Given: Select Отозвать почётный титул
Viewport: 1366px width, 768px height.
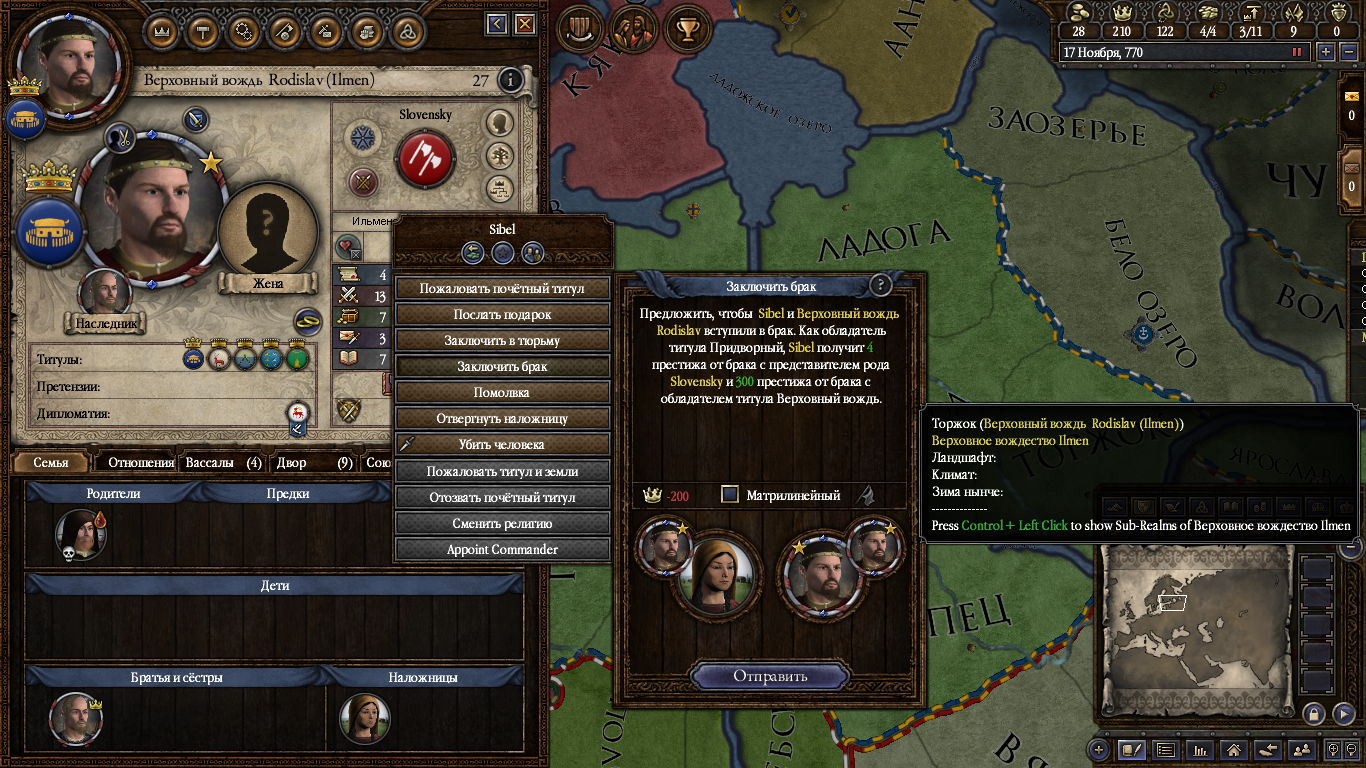Looking at the screenshot, I should click(502, 497).
